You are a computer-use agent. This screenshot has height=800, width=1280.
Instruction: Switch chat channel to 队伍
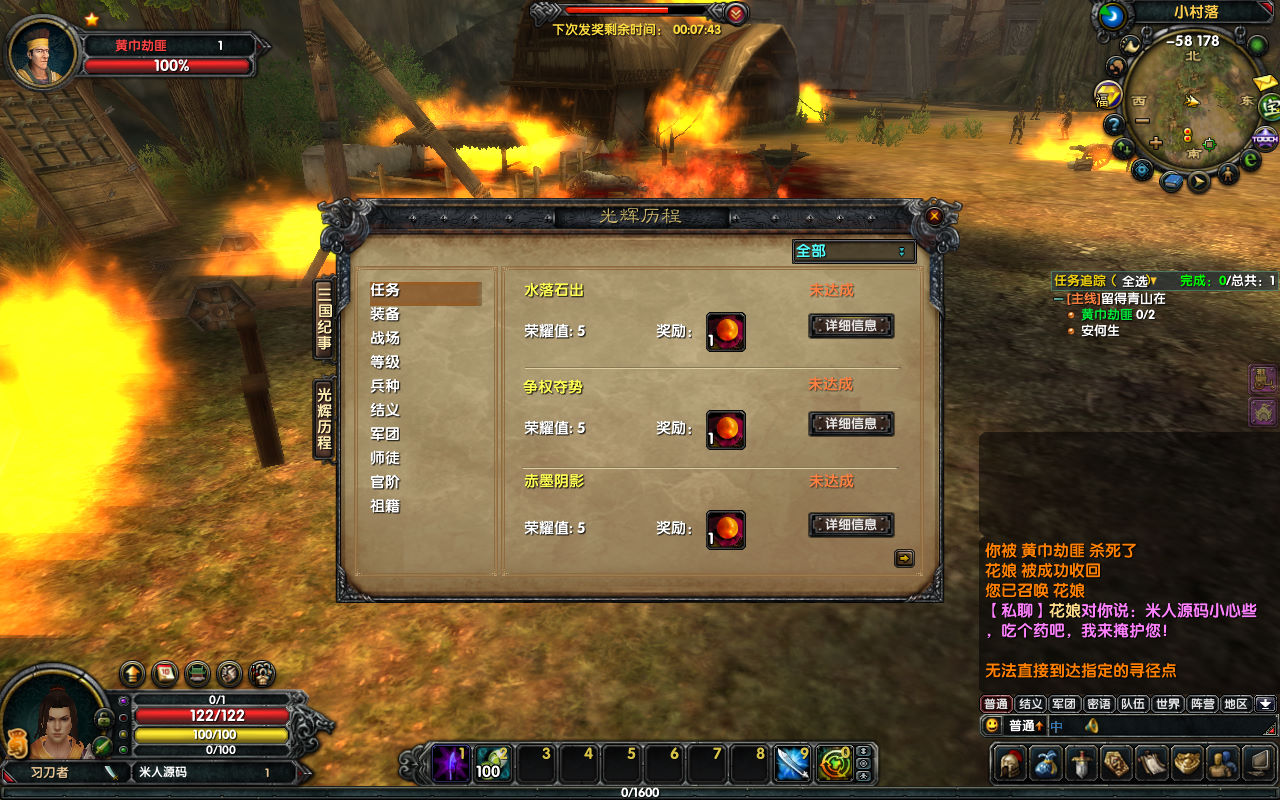tap(1133, 704)
